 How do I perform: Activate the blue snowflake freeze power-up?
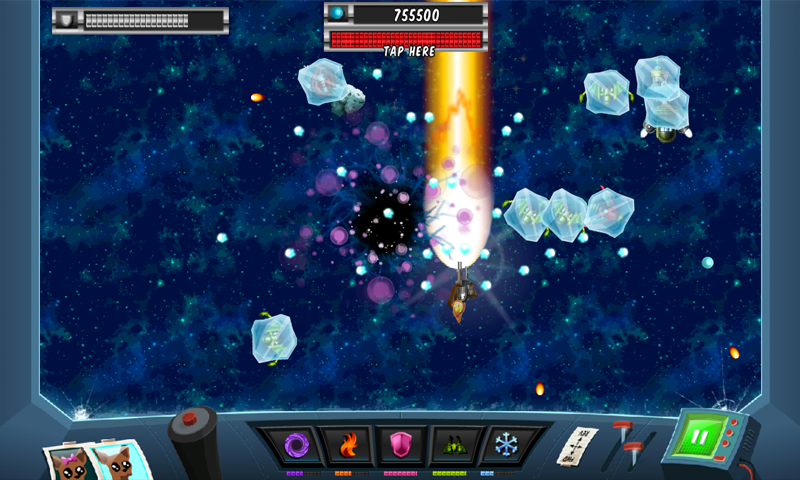[x=505, y=444]
